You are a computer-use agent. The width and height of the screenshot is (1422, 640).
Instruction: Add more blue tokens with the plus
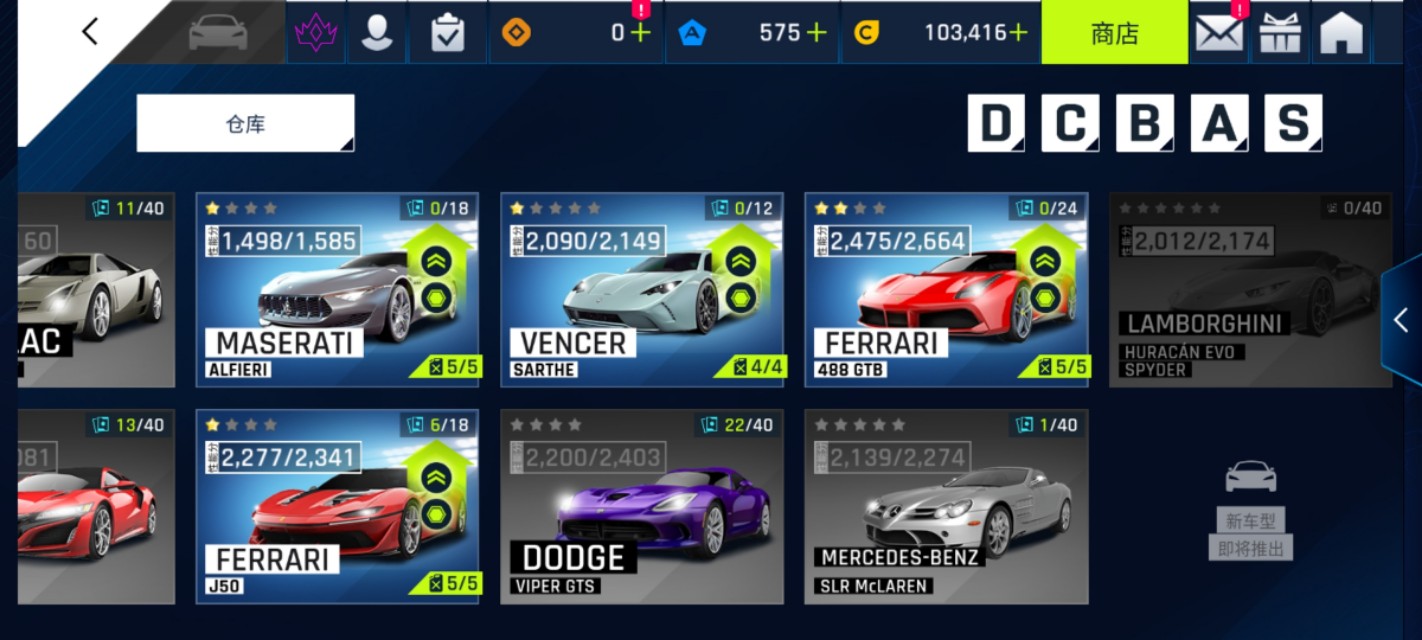[817, 32]
